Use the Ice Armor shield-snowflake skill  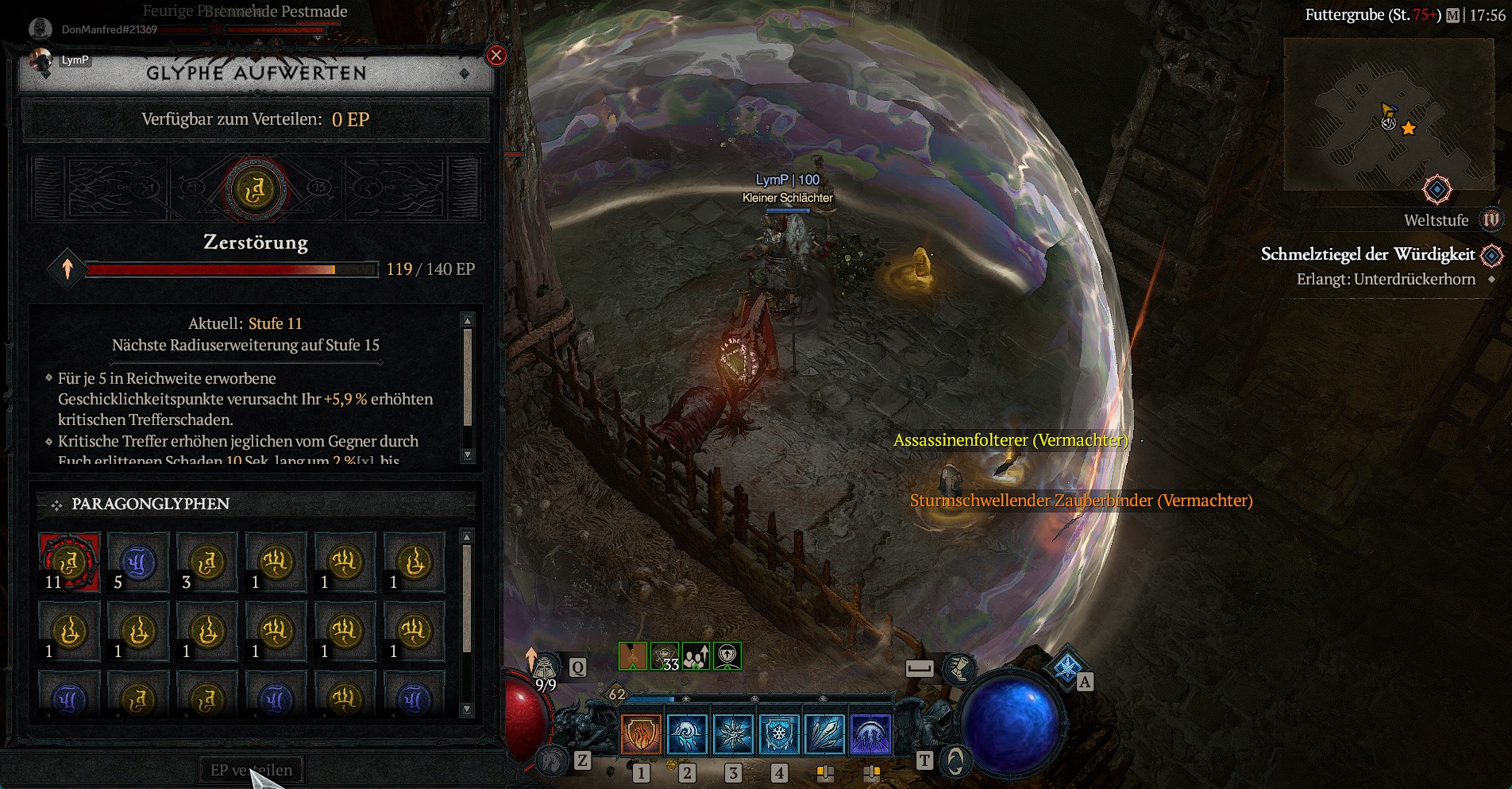click(779, 733)
